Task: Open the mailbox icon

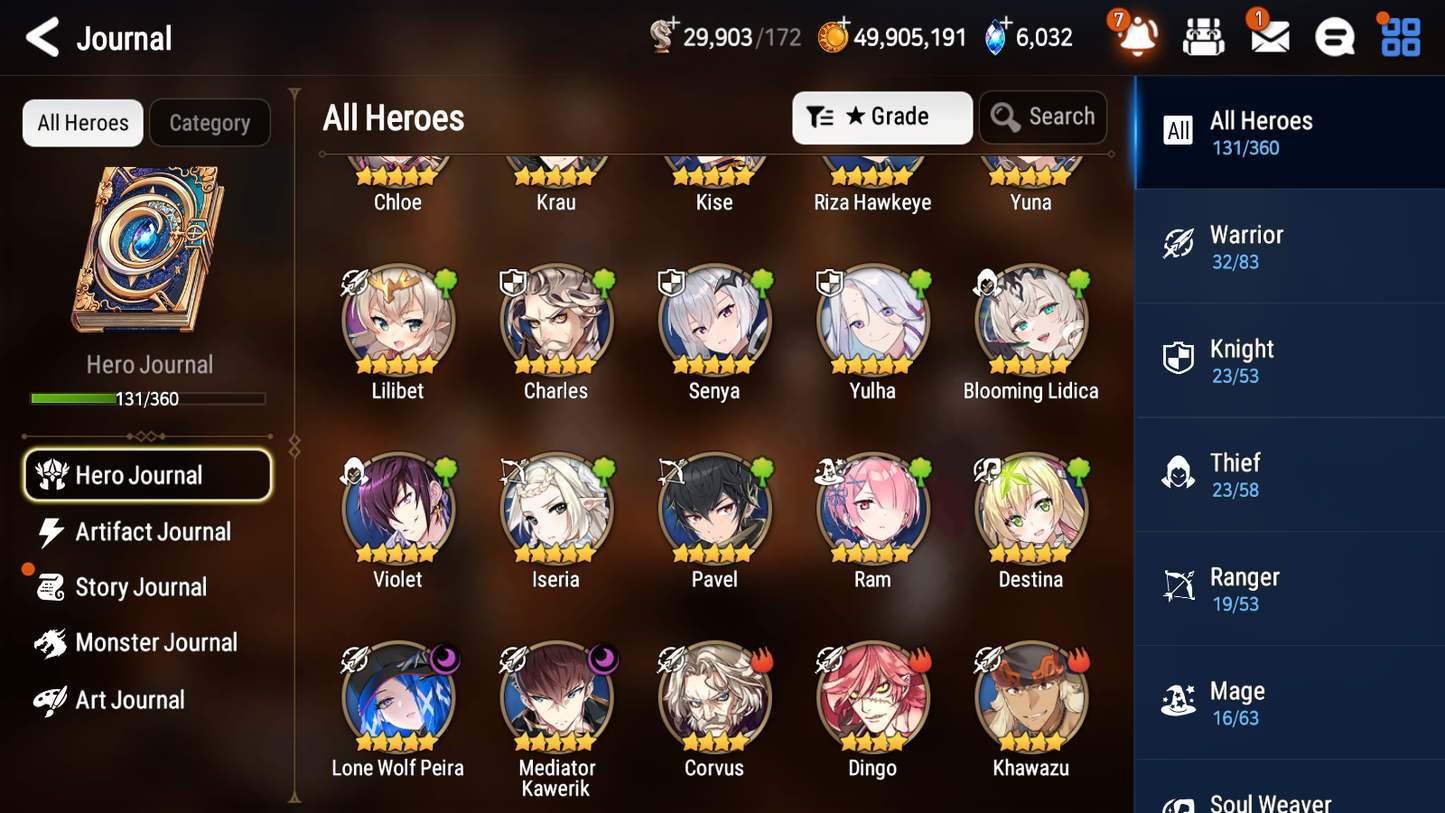Action: [1269, 36]
